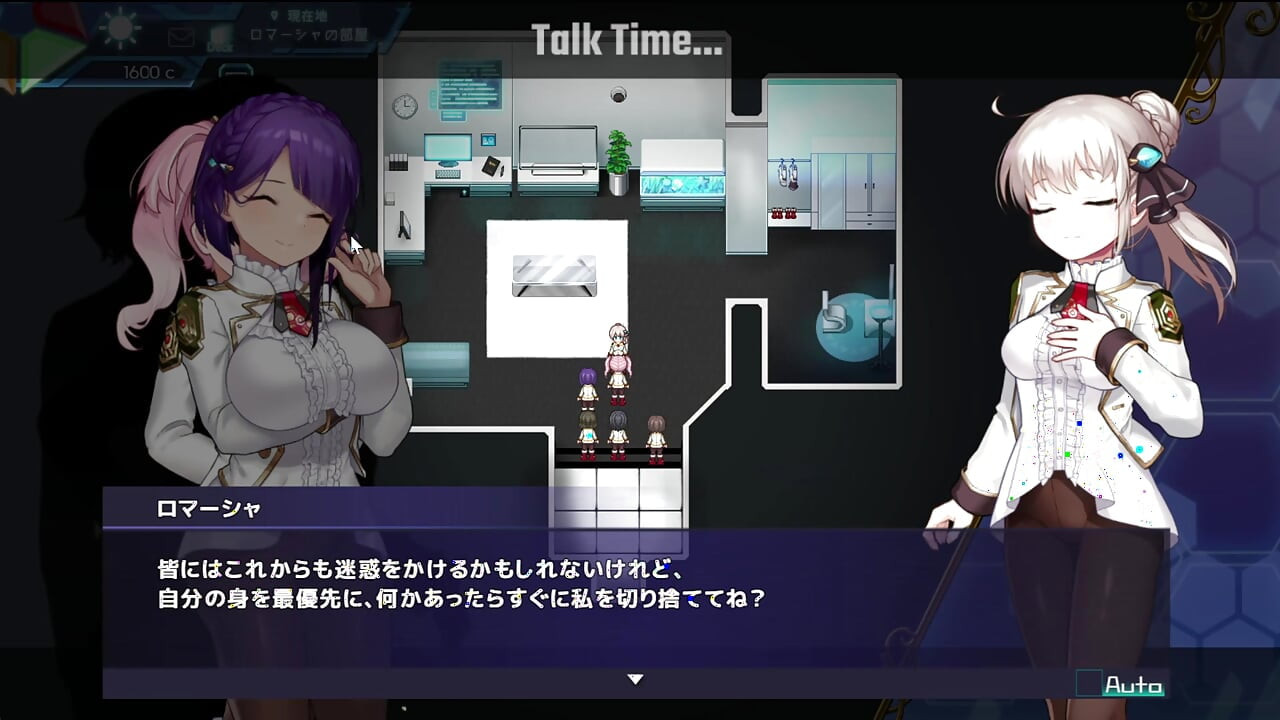Image resolution: width=1280 pixels, height=720 pixels.
Task: Click the battery-shaped icon beside the currency counter
Action: (x=235, y=72)
